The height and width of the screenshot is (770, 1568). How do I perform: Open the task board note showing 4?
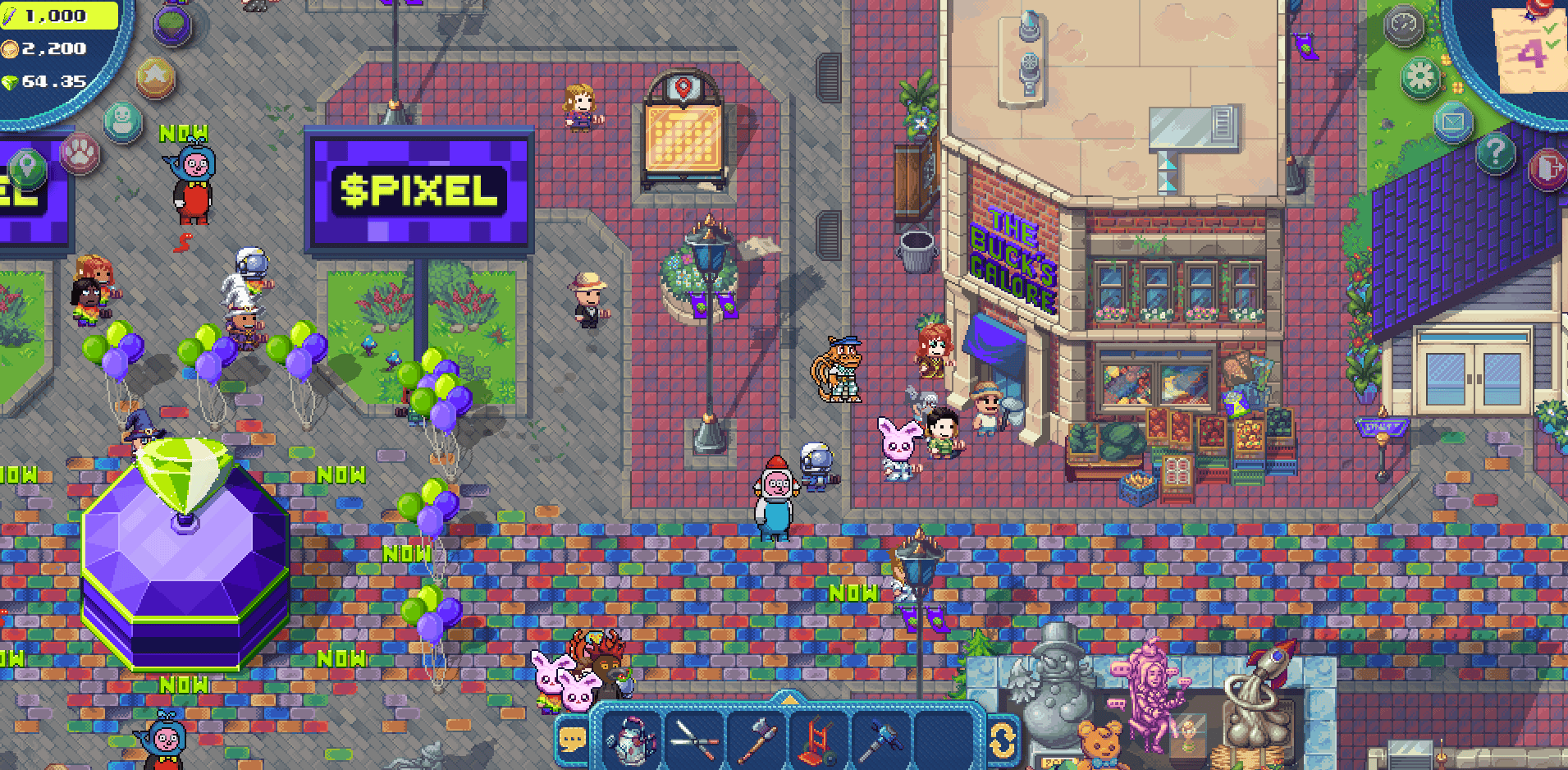point(1530,51)
